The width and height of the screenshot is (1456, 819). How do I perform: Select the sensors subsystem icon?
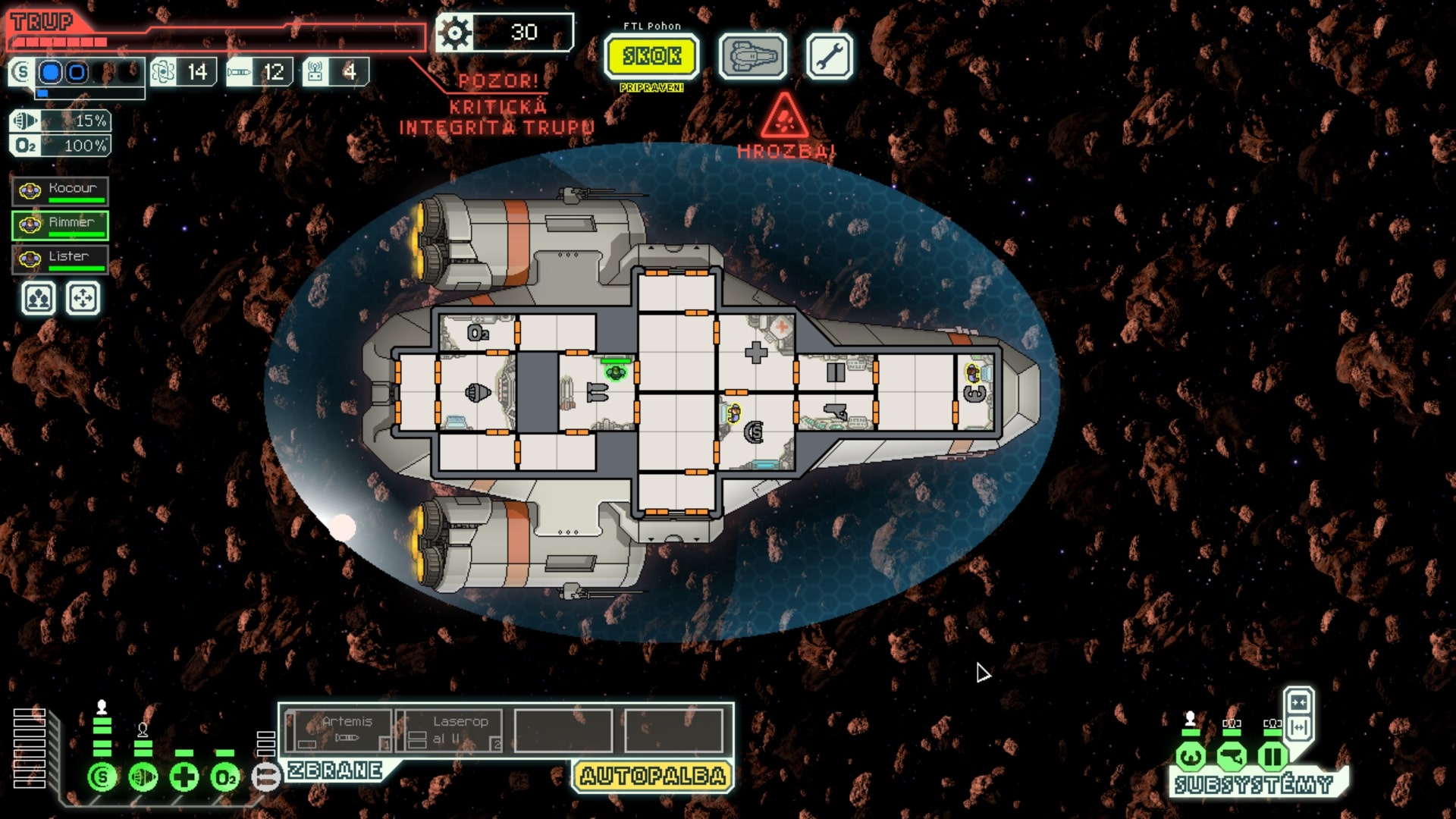tap(1232, 755)
